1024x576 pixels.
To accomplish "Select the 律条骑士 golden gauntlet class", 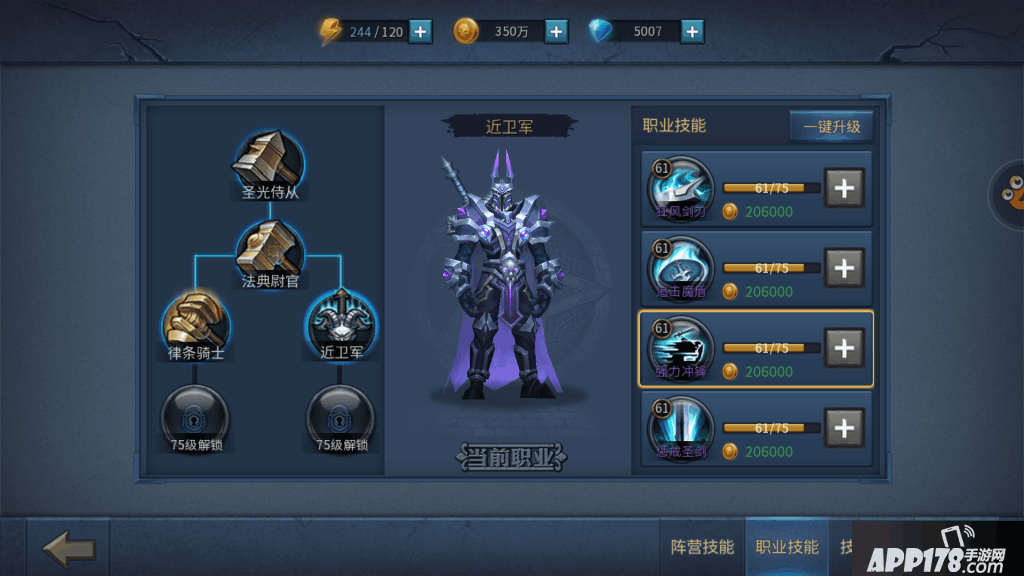I will coord(195,322).
